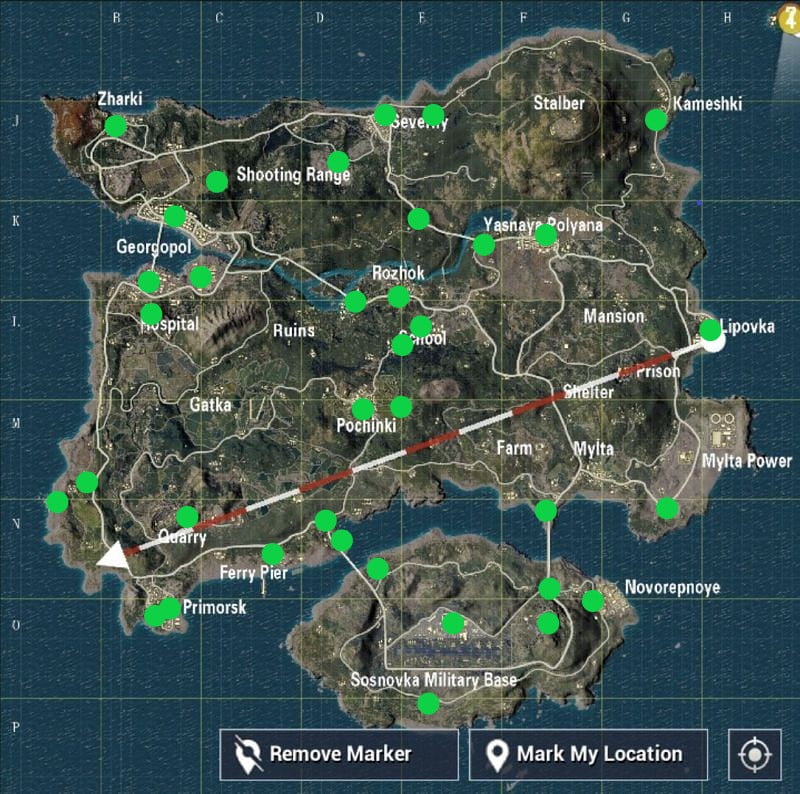
Task: Mark my location on the map
Action: (x=588, y=754)
